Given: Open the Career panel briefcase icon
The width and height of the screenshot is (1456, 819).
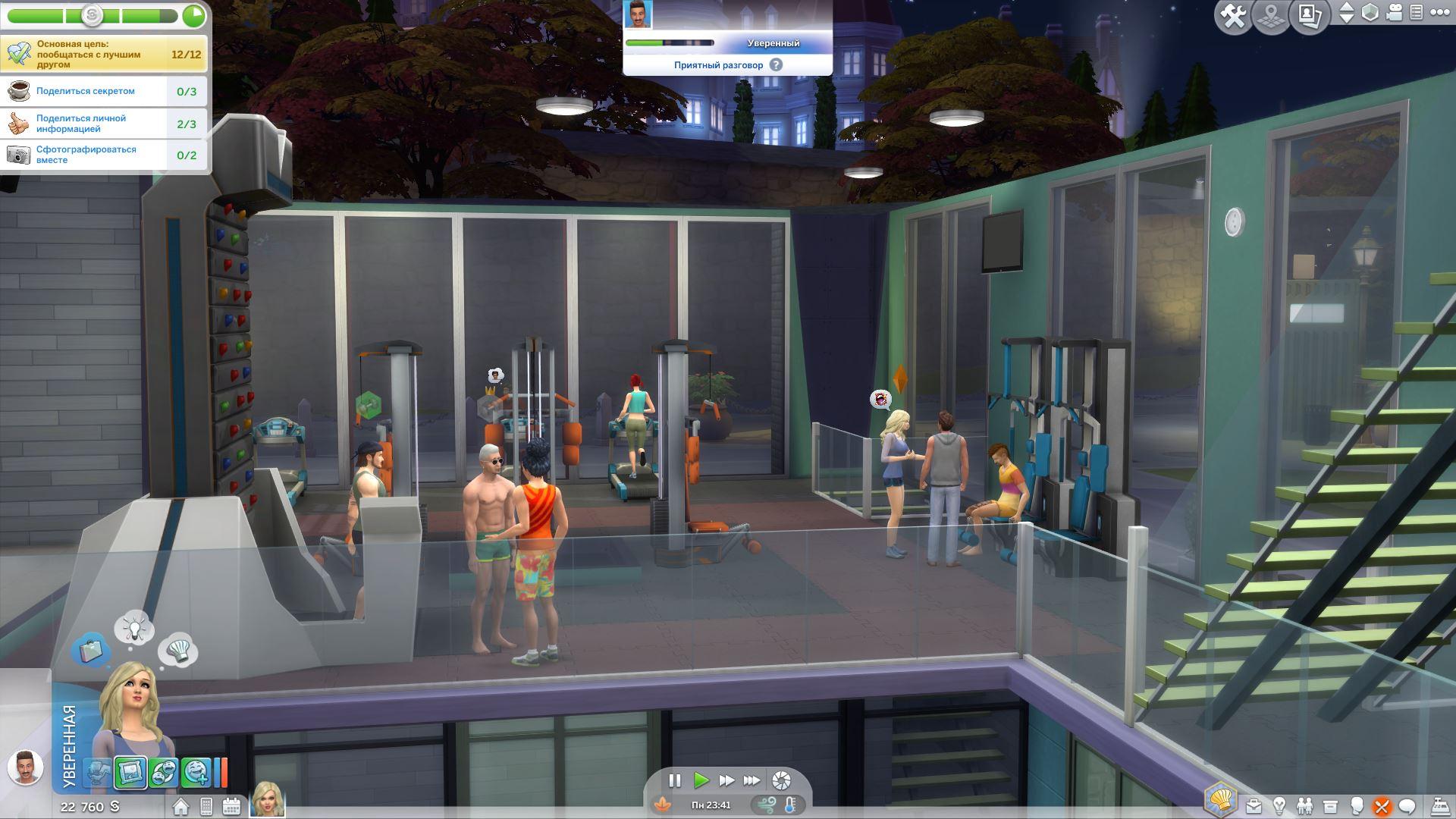Looking at the screenshot, I should pyautogui.click(x=1254, y=806).
